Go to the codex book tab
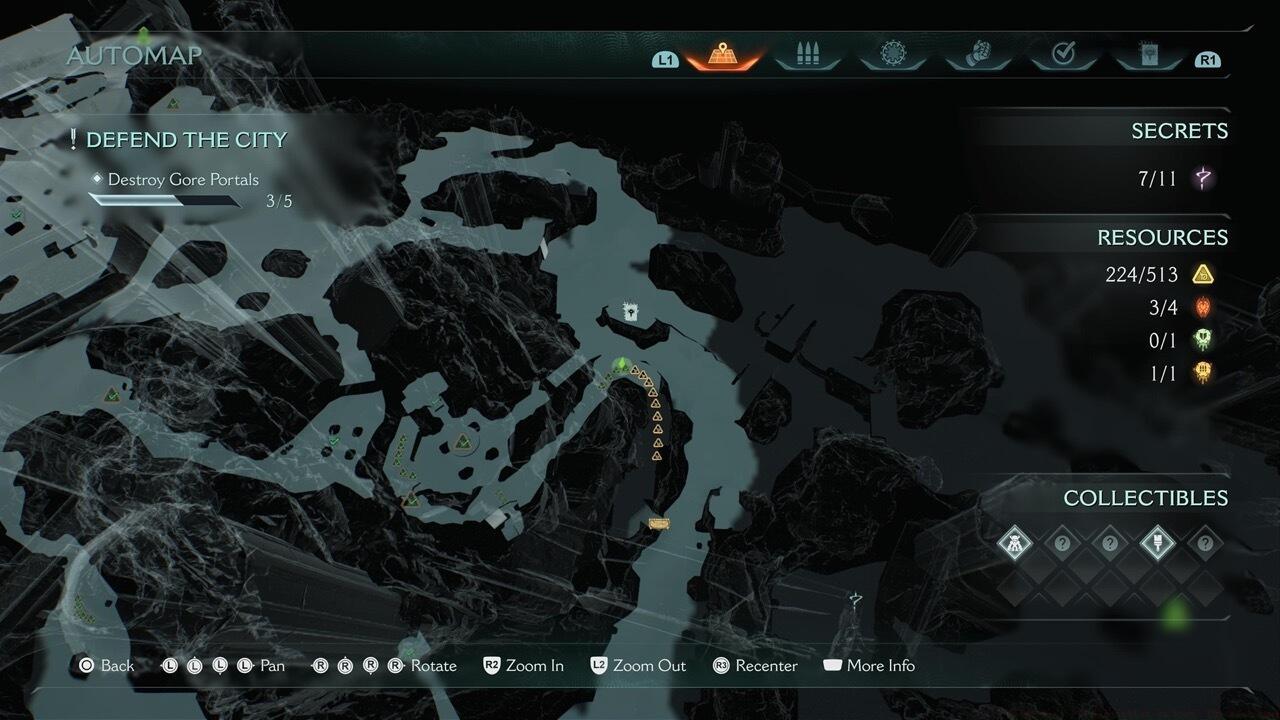 (x=1148, y=55)
